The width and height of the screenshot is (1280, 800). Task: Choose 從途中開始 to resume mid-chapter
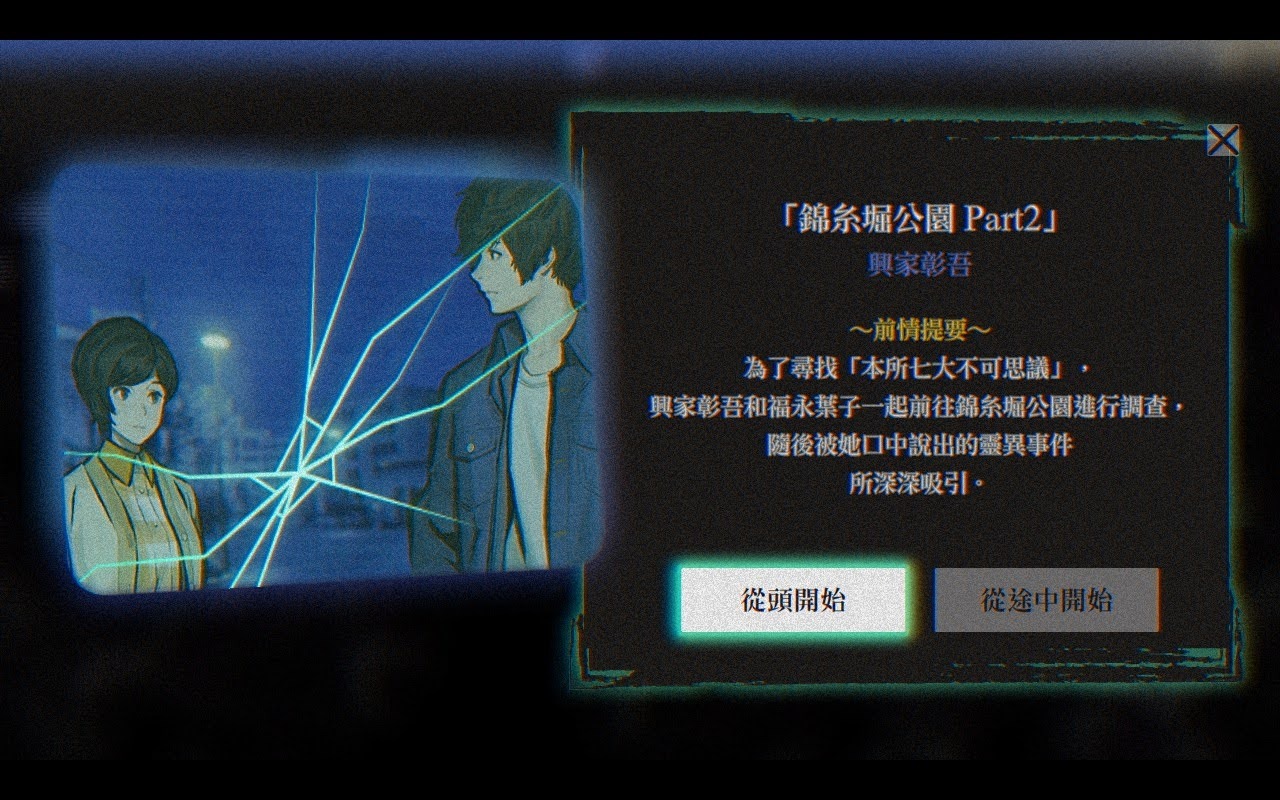pos(1046,597)
